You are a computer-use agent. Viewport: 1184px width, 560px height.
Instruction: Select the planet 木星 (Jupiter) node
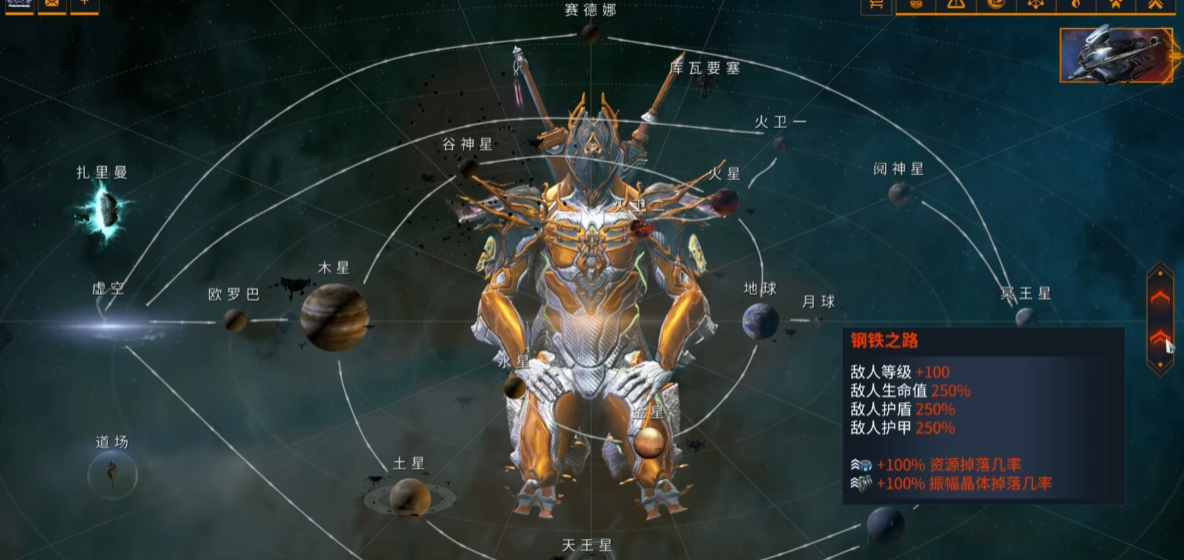coord(335,316)
